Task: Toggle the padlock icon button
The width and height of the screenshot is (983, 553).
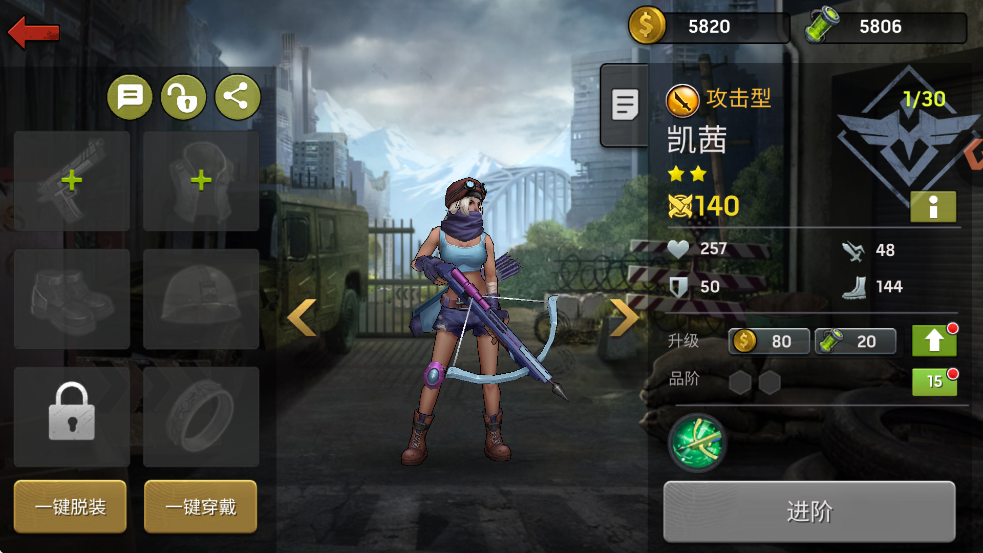Action: pyautogui.click(x=183, y=97)
